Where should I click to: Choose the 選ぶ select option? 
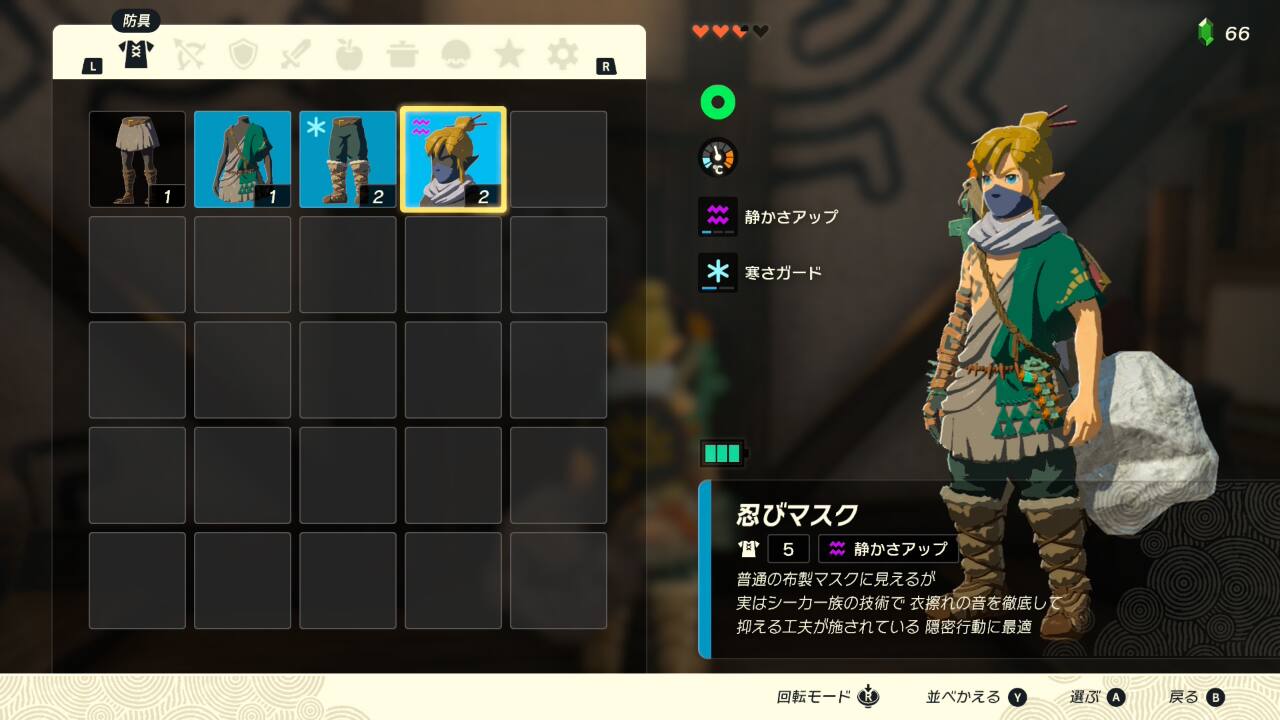1097,697
